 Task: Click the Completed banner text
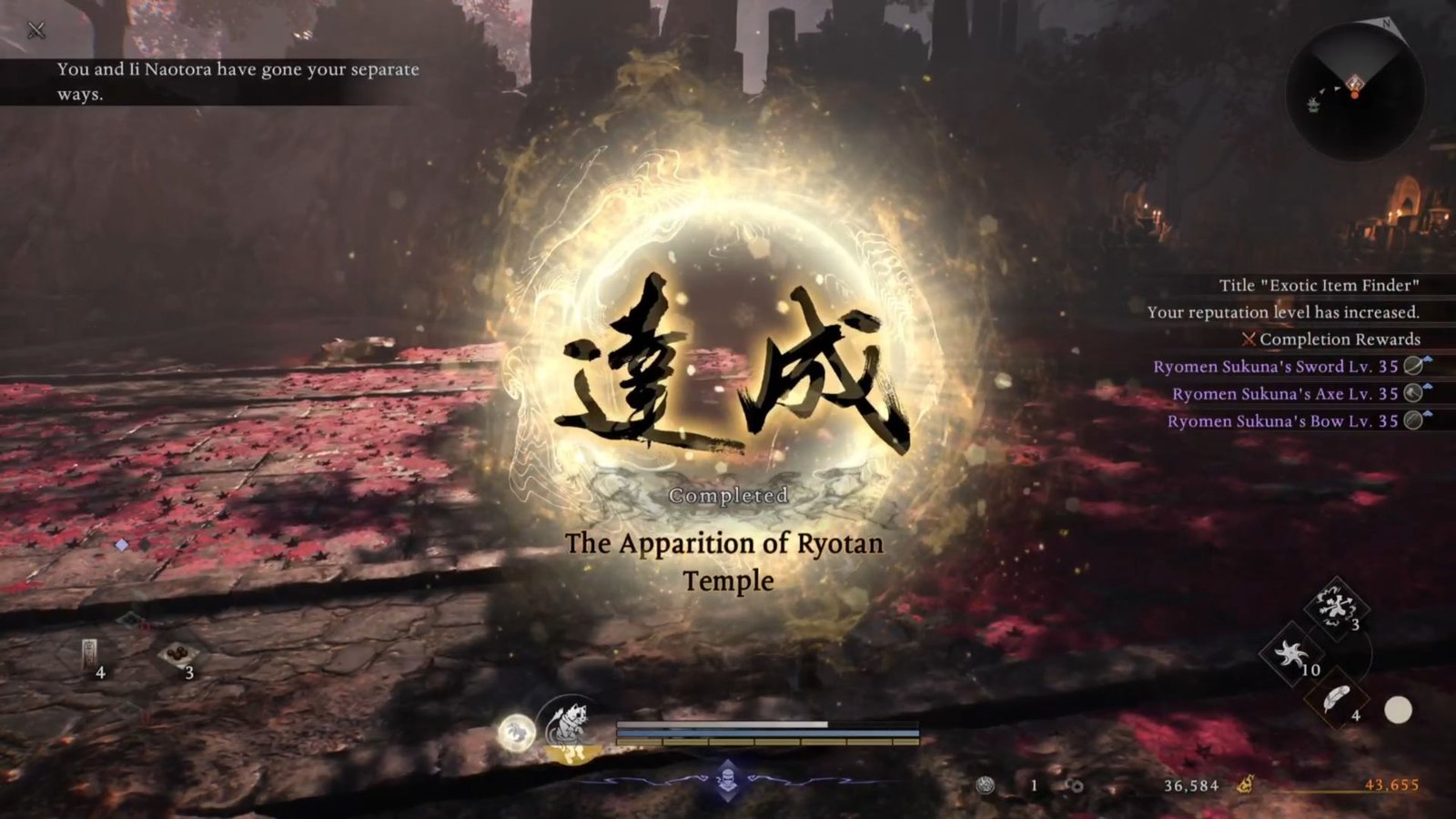[x=728, y=495]
